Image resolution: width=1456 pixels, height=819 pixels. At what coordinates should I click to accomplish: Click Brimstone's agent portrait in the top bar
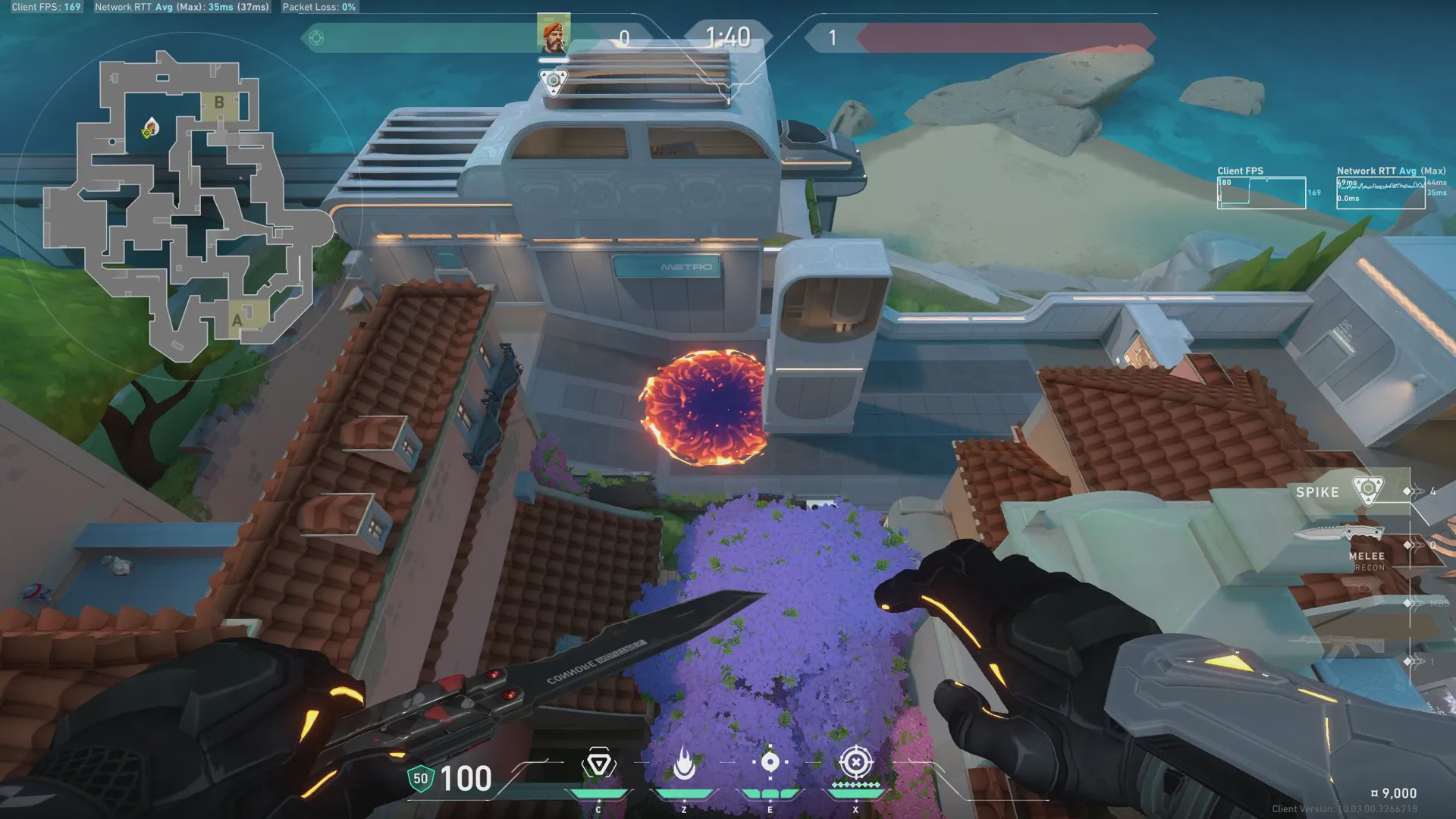click(554, 34)
